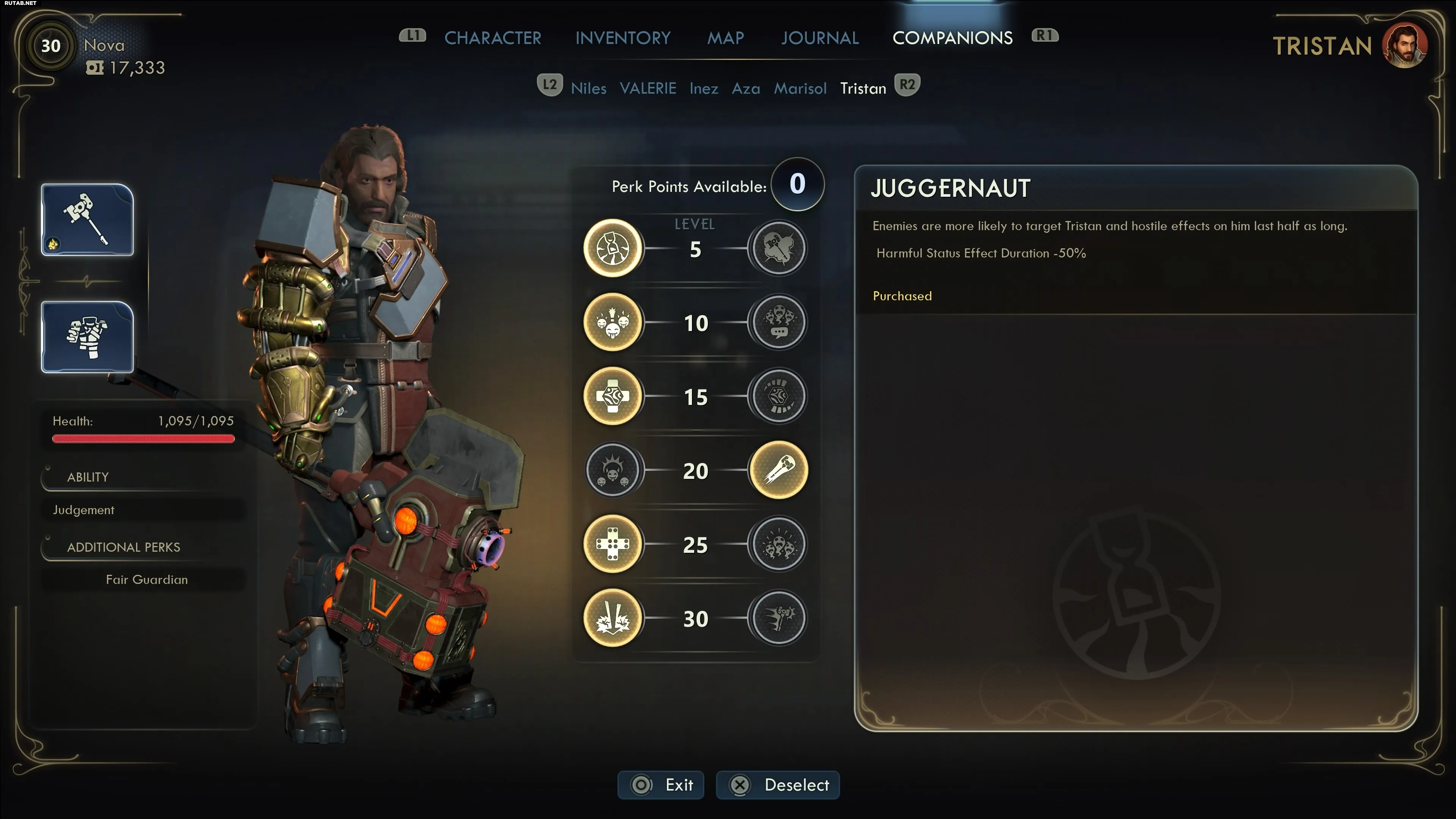Choose companion Niles
Image resolution: width=1456 pixels, height=819 pixels.
pos(588,88)
